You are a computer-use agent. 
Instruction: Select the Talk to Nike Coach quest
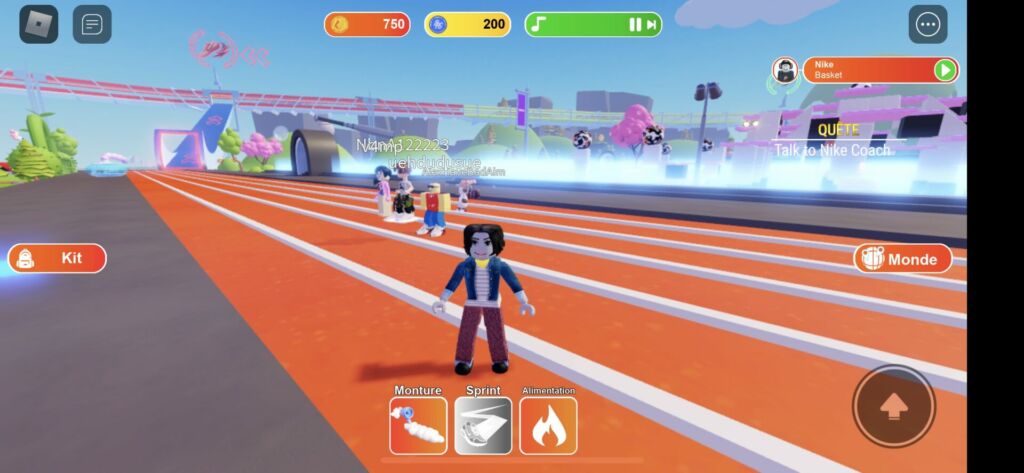pos(833,150)
